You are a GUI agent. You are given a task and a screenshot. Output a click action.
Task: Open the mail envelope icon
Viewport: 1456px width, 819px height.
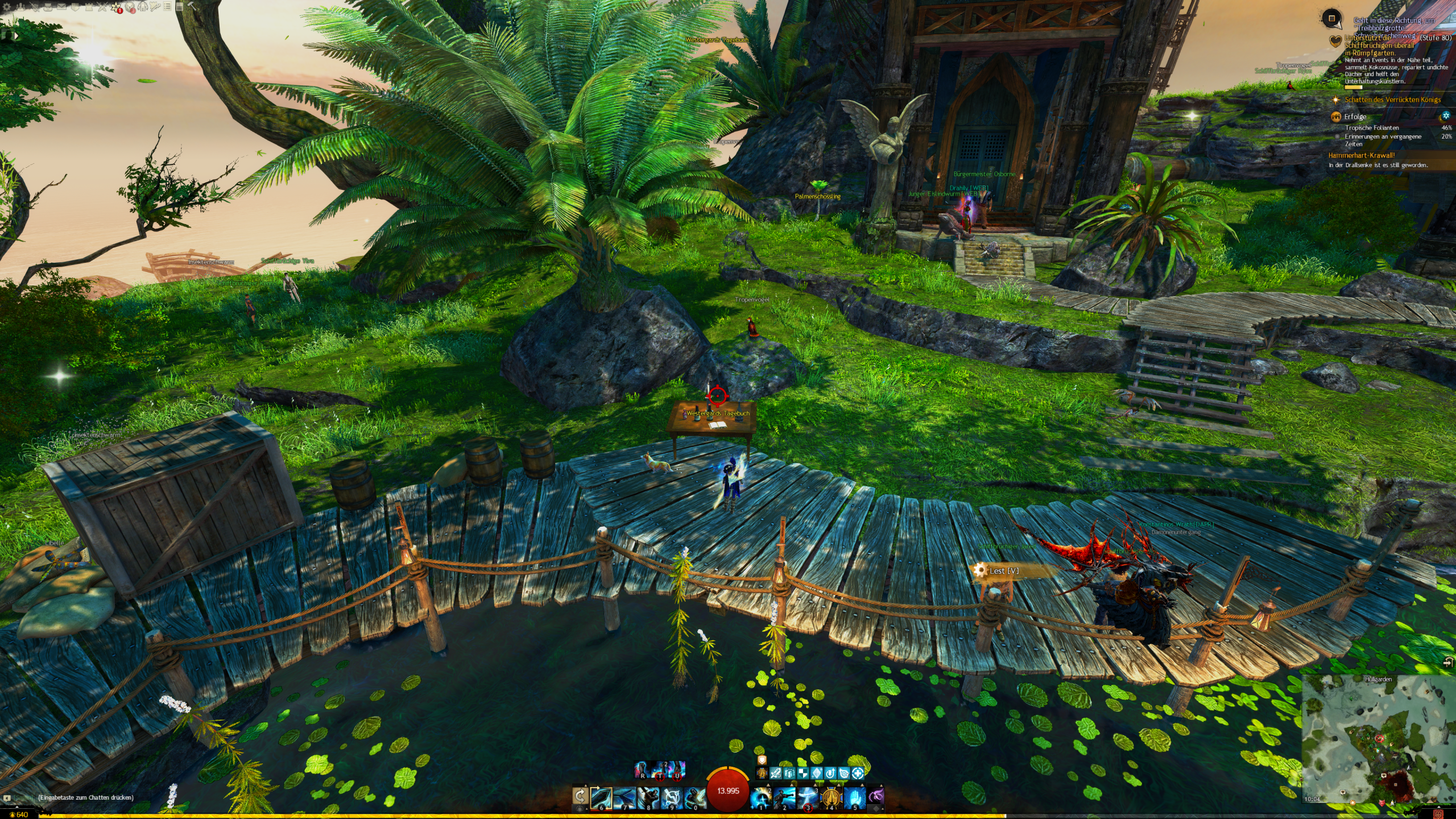(x=61, y=7)
